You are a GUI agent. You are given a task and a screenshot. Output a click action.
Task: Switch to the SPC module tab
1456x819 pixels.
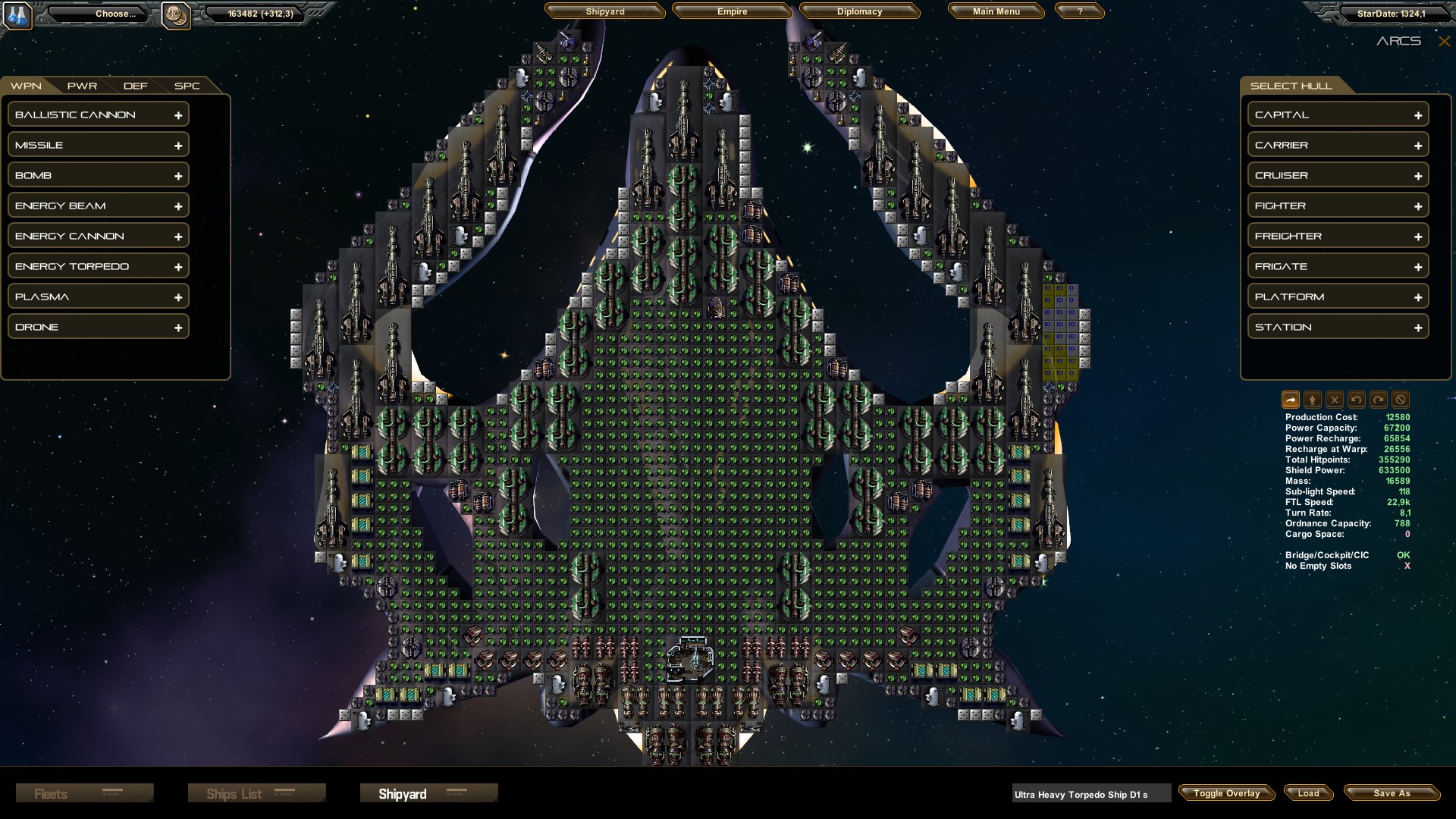click(187, 86)
